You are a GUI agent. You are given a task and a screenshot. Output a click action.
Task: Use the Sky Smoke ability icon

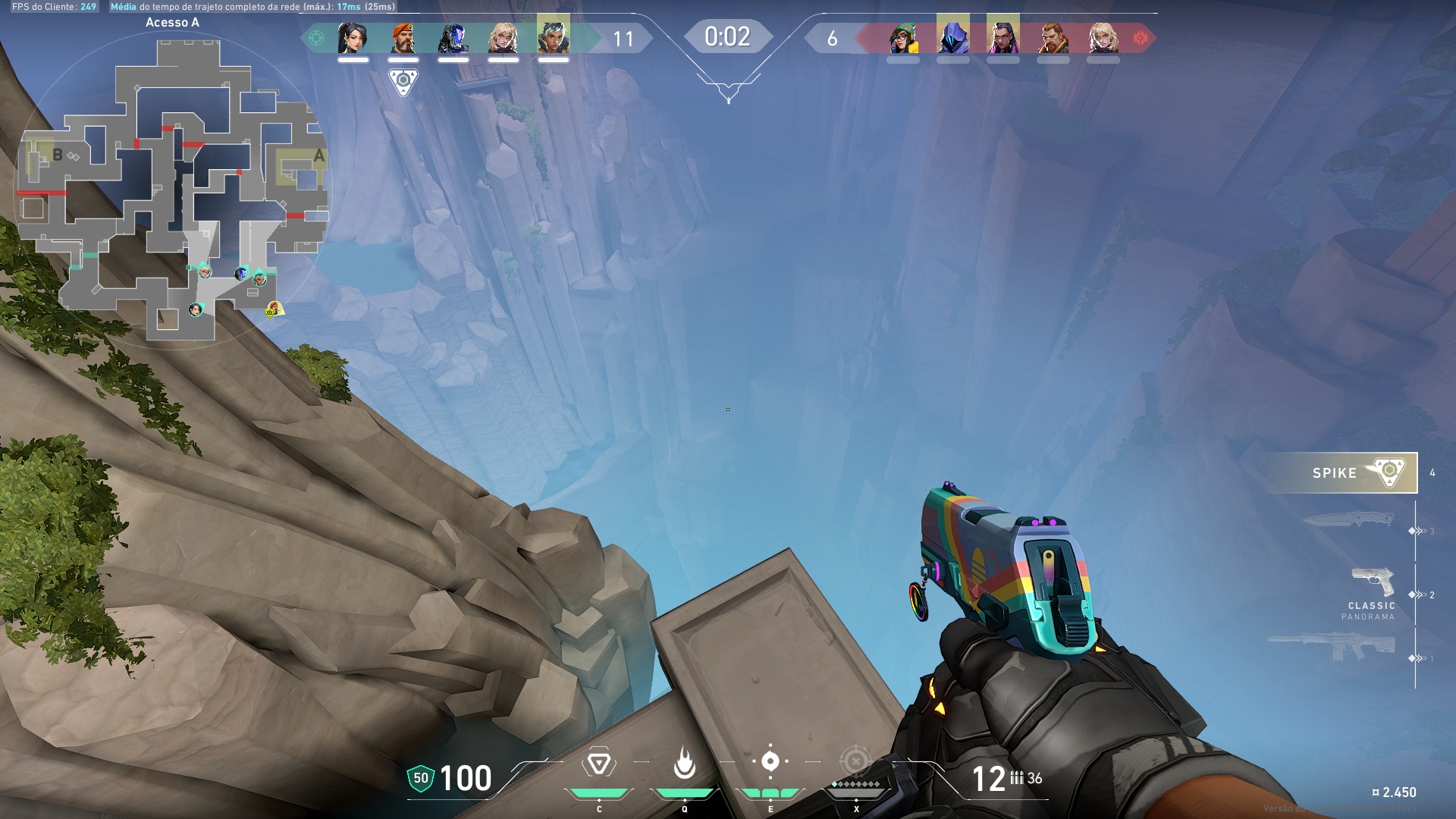(770, 761)
